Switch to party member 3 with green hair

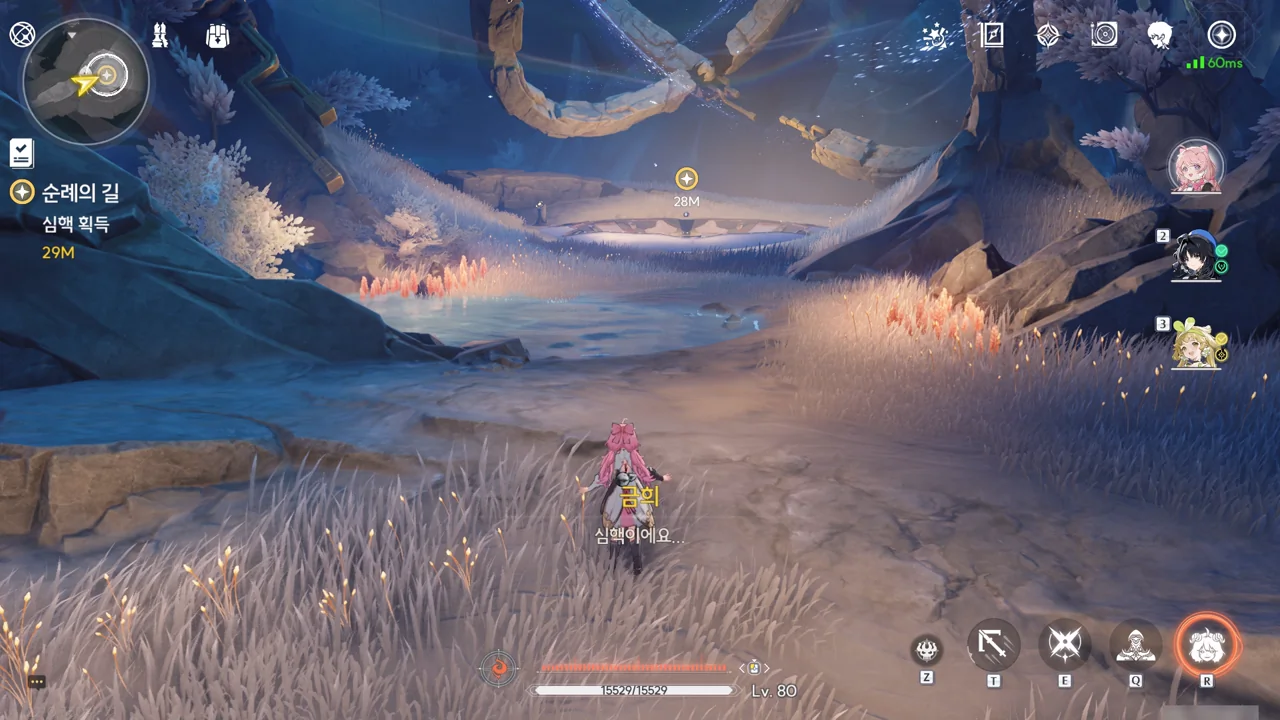(1197, 344)
